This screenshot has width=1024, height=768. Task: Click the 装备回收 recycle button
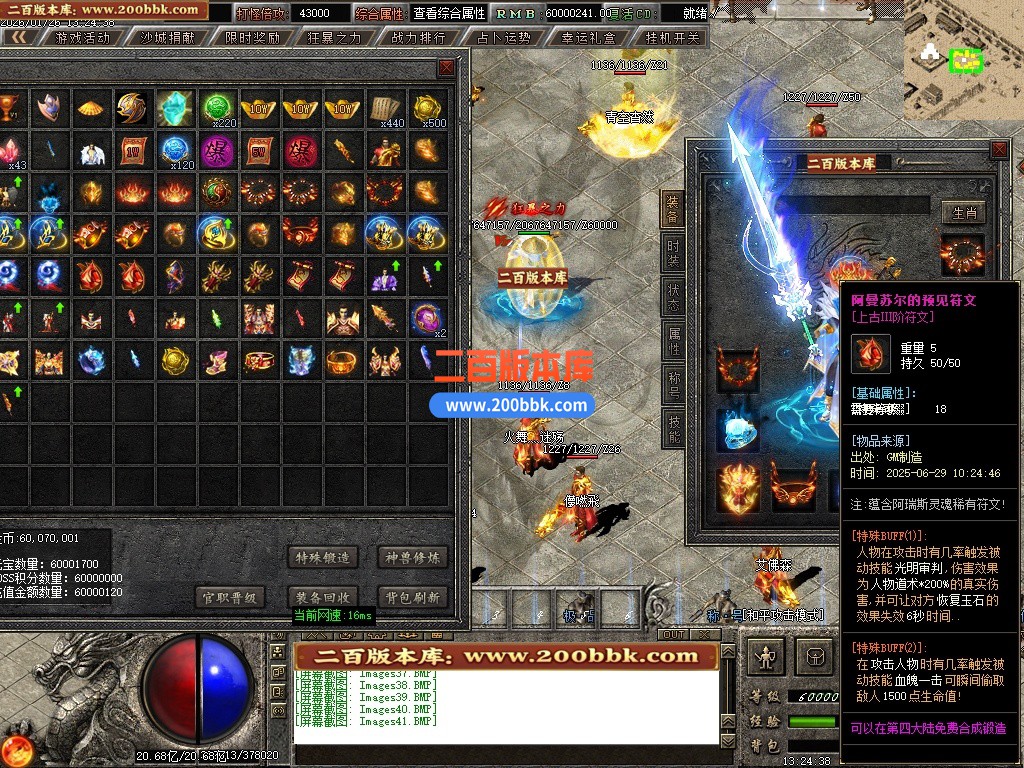pyautogui.click(x=322, y=597)
